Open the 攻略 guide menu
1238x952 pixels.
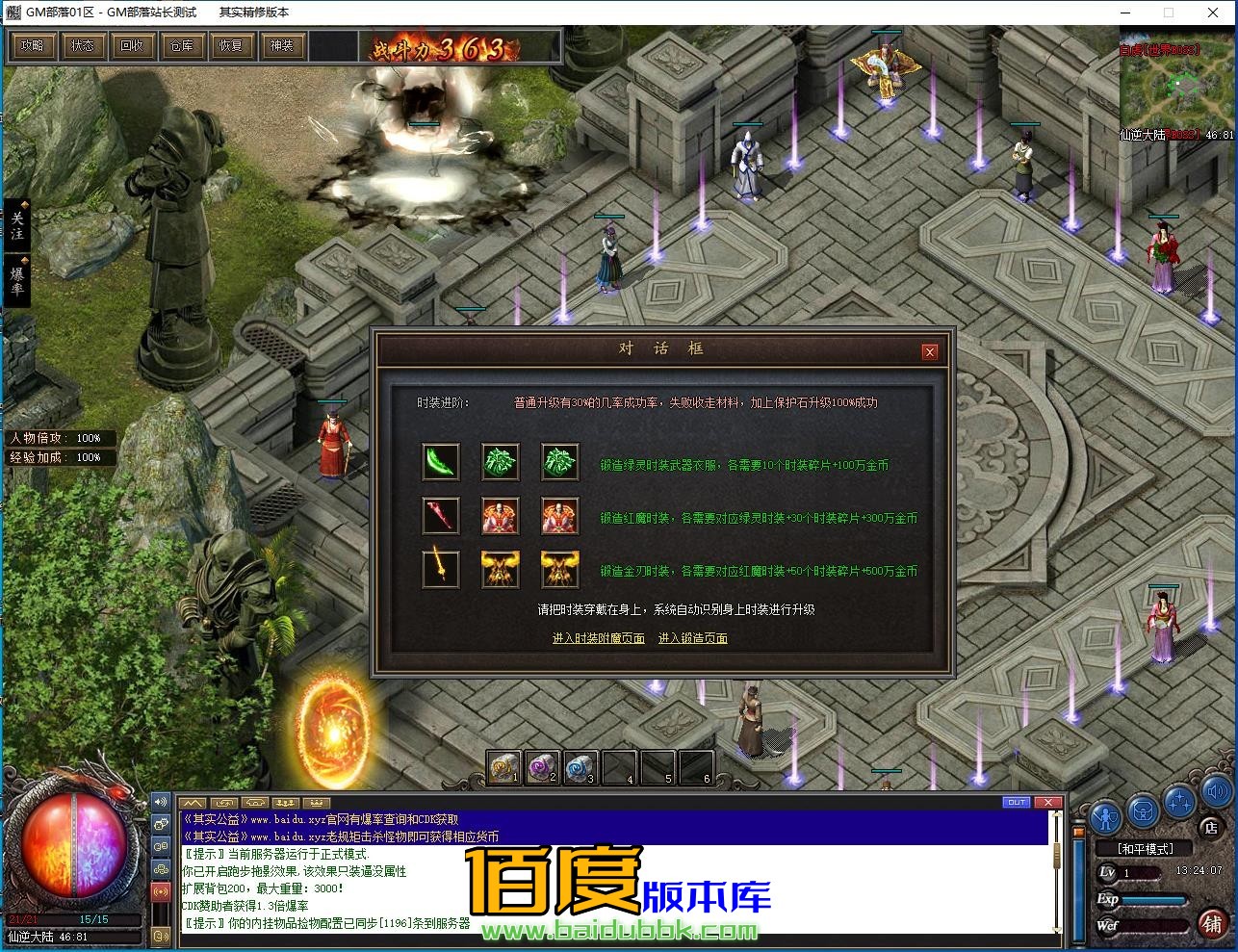click(33, 45)
